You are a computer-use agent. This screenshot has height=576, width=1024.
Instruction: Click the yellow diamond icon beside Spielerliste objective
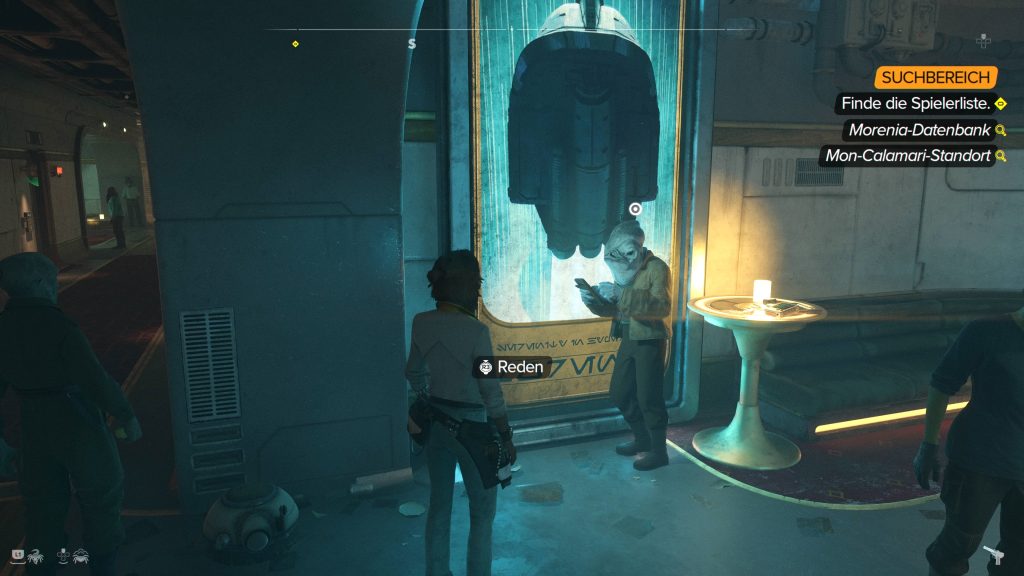tap(1000, 103)
